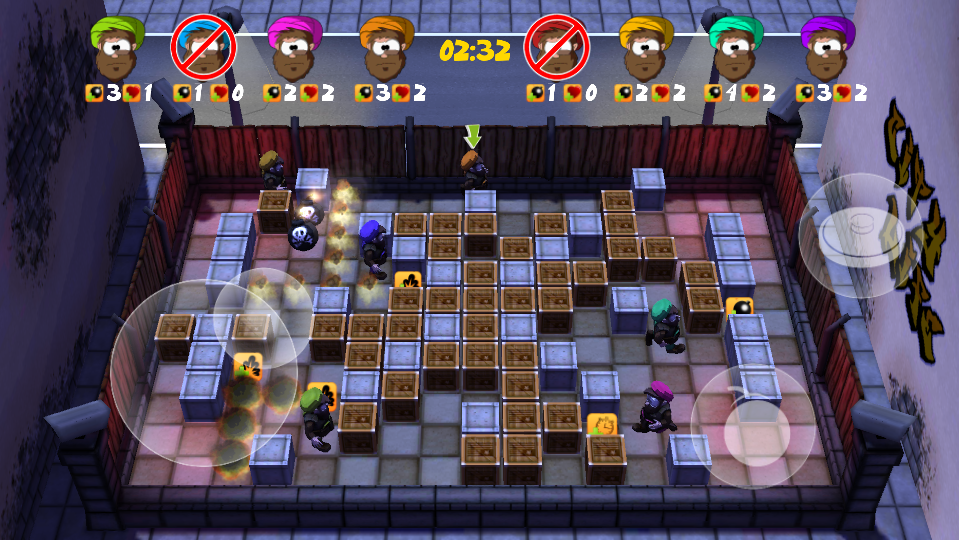Touch the virtual movement joystick
Image resolution: width=959 pixels, height=541 pixels.
click(204, 372)
